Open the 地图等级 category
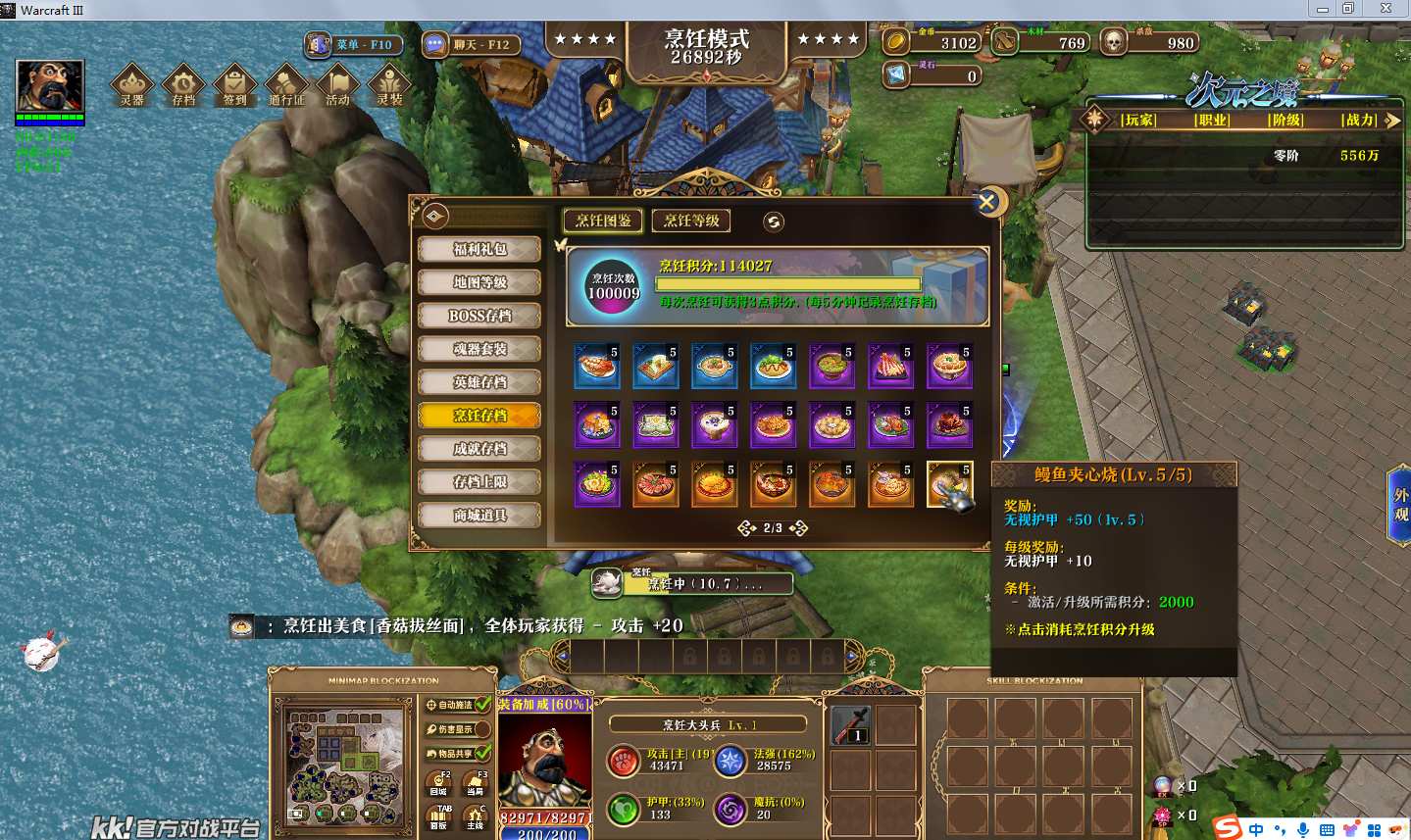This screenshot has height=840, width=1411. click(479, 282)
